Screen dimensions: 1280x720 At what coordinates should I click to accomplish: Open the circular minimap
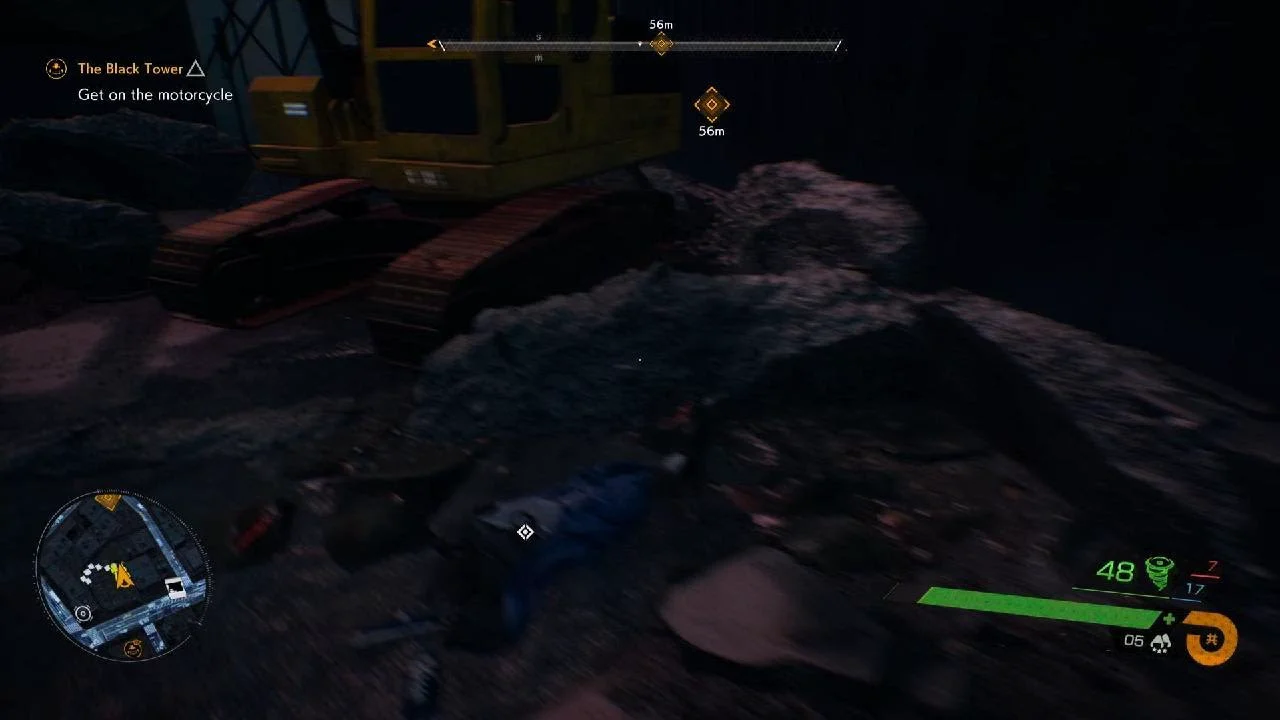pos(121,577)
